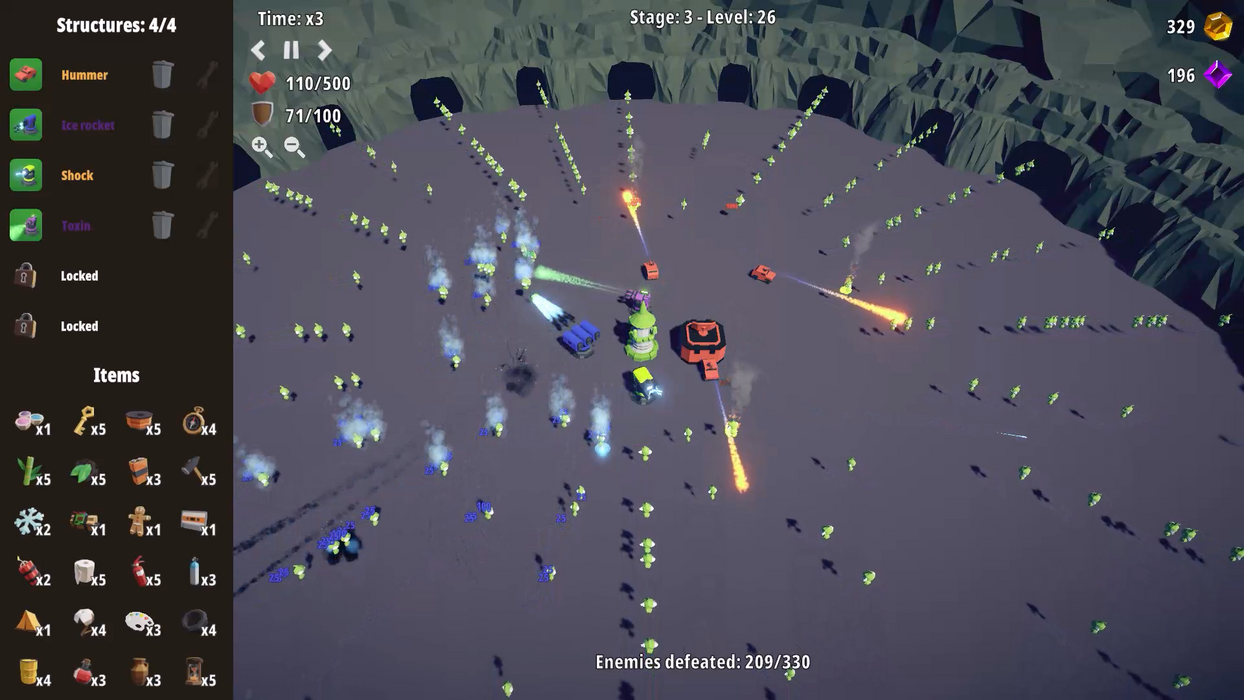Zoom in with the plus magnifier
This screenshot has width=1244, height=700.
[261, 146]
